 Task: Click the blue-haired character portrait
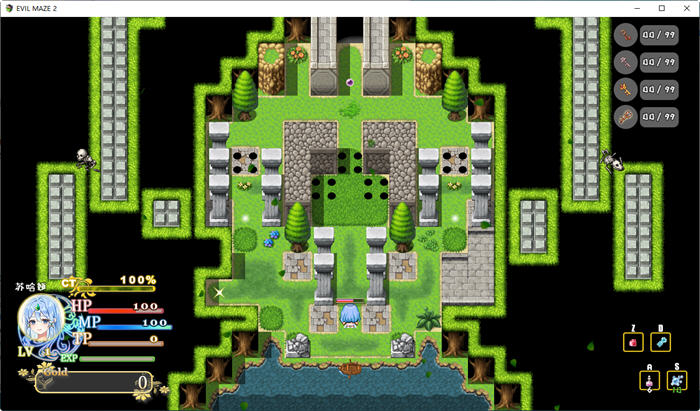(x=42, y=321)
